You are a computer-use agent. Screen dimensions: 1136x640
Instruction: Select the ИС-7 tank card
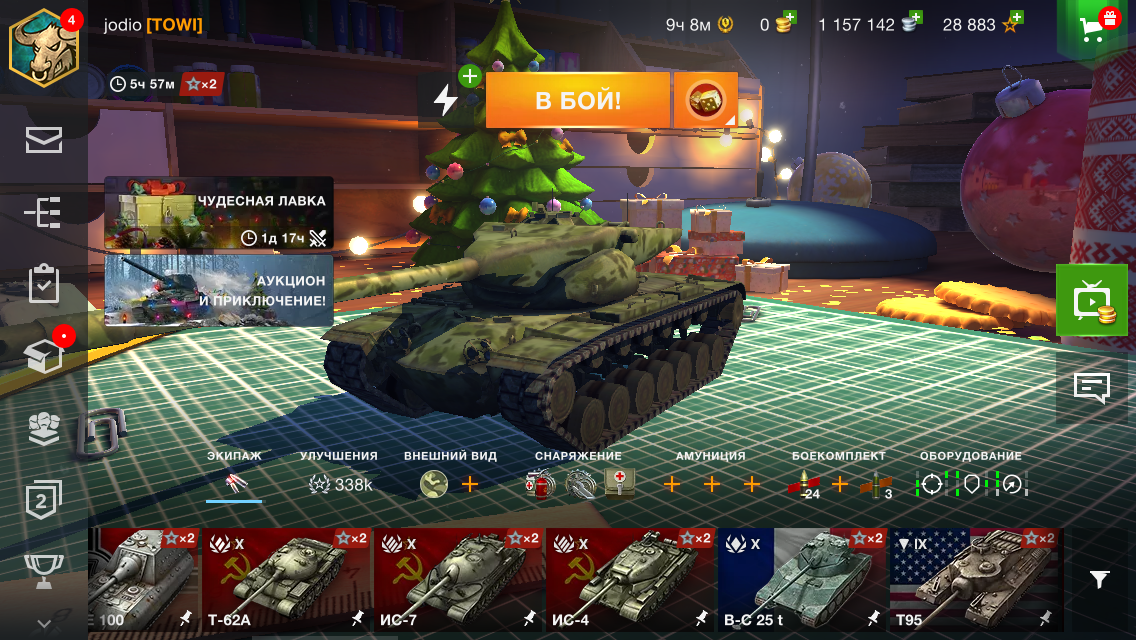pyautogui.click(x=458, y=579)
